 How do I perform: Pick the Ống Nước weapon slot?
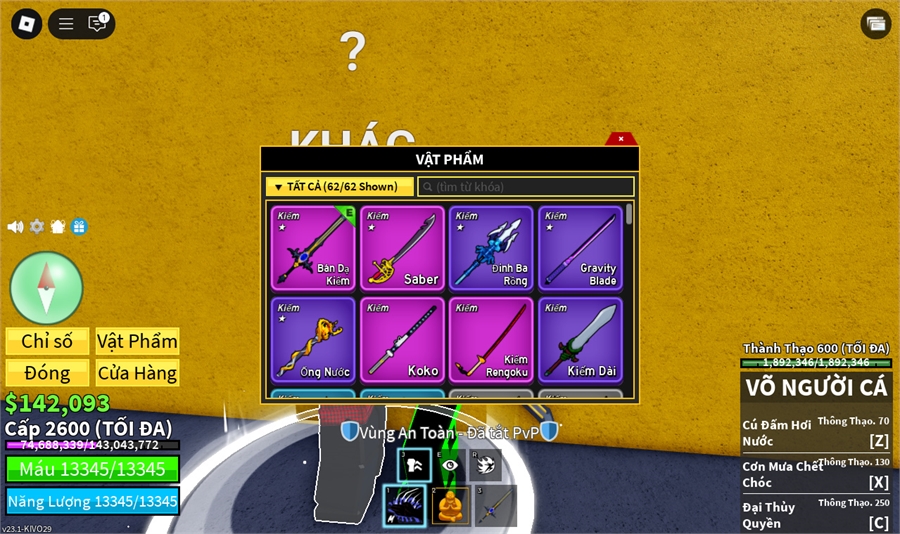point(313,339)
